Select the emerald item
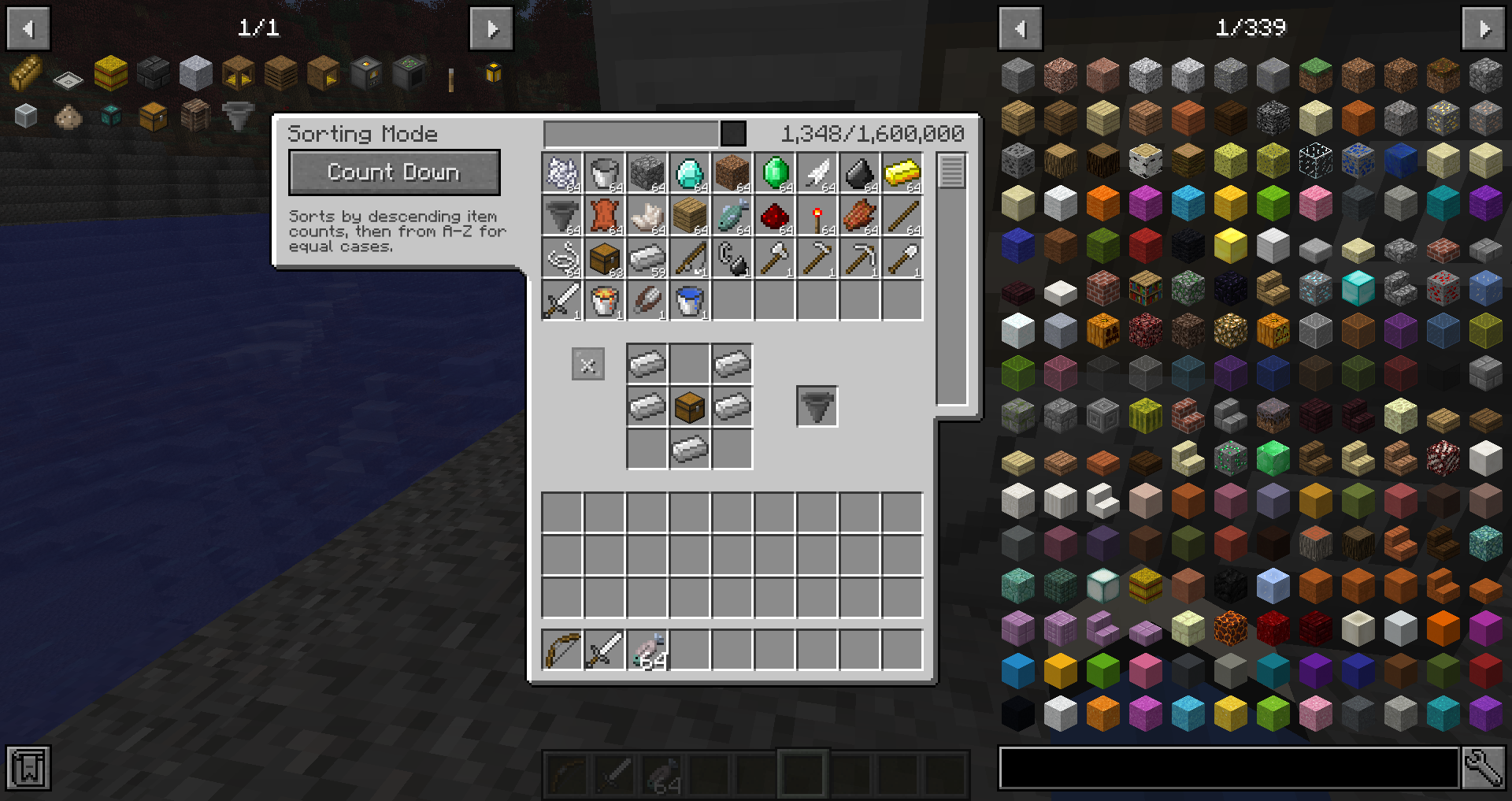The image size is (1512, 801). coord(775,172)
